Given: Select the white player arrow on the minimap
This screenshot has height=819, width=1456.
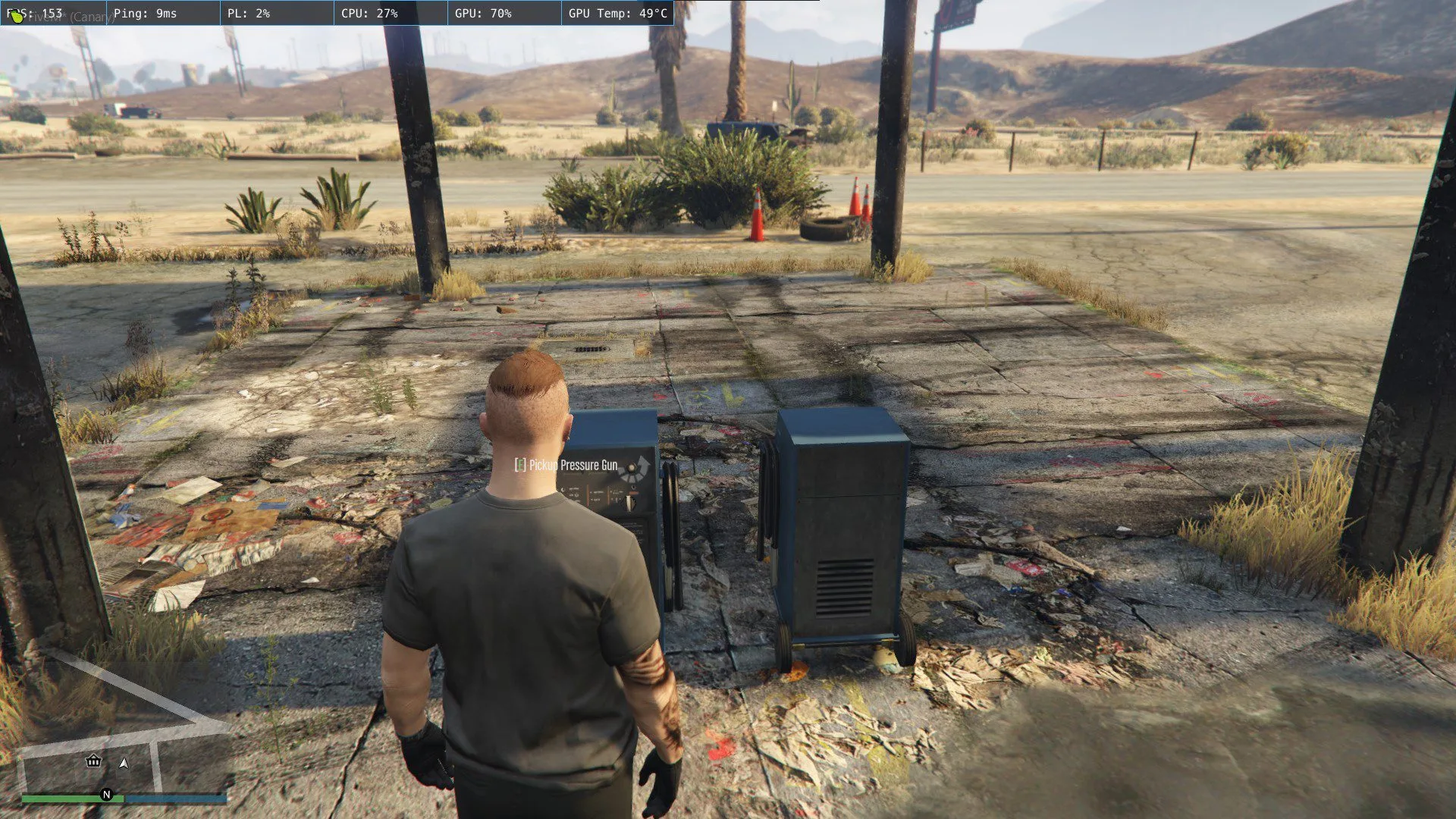Looking at the screenshot, I should (126, 764).
